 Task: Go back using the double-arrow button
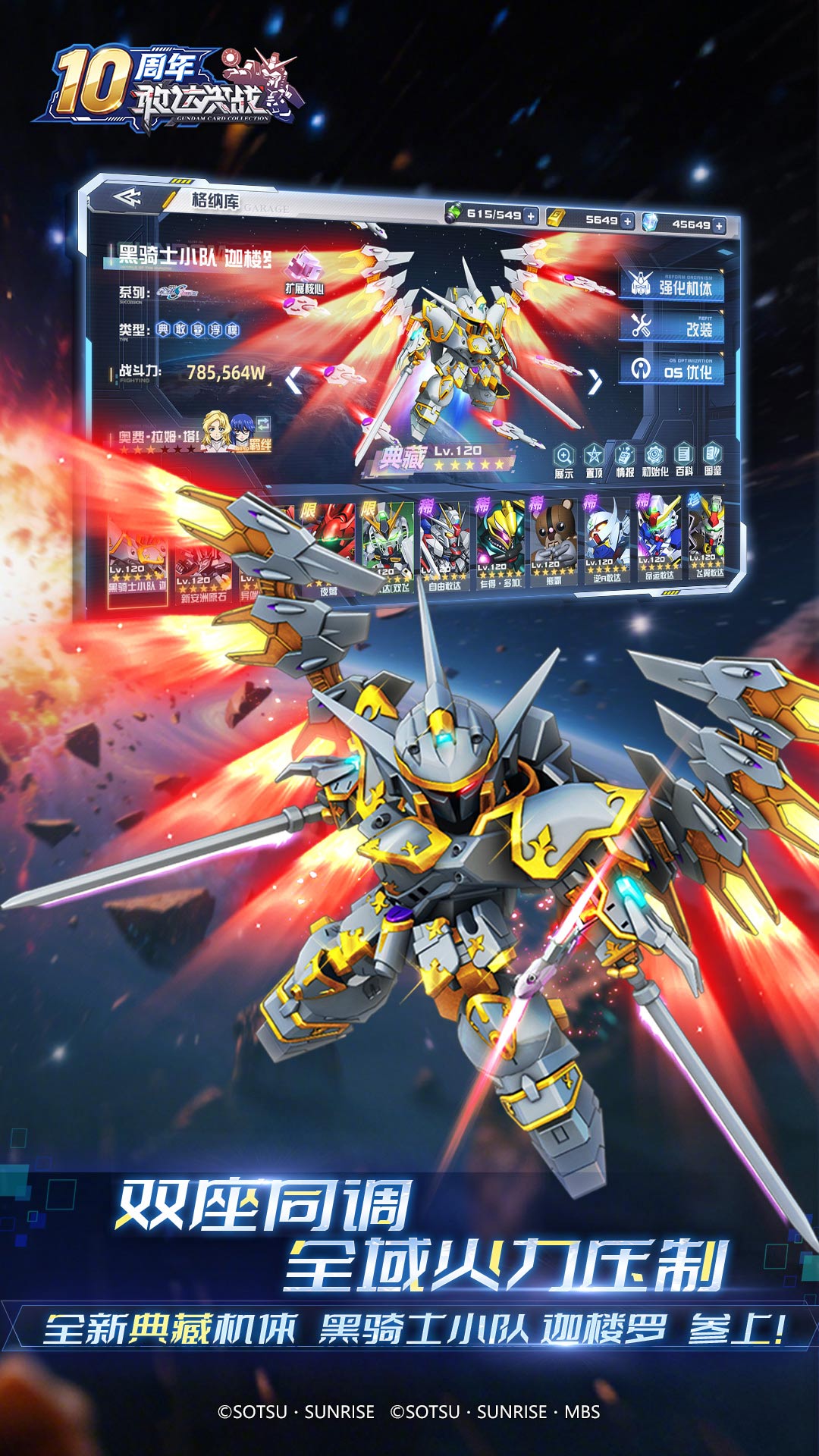[x=127, y=198]
